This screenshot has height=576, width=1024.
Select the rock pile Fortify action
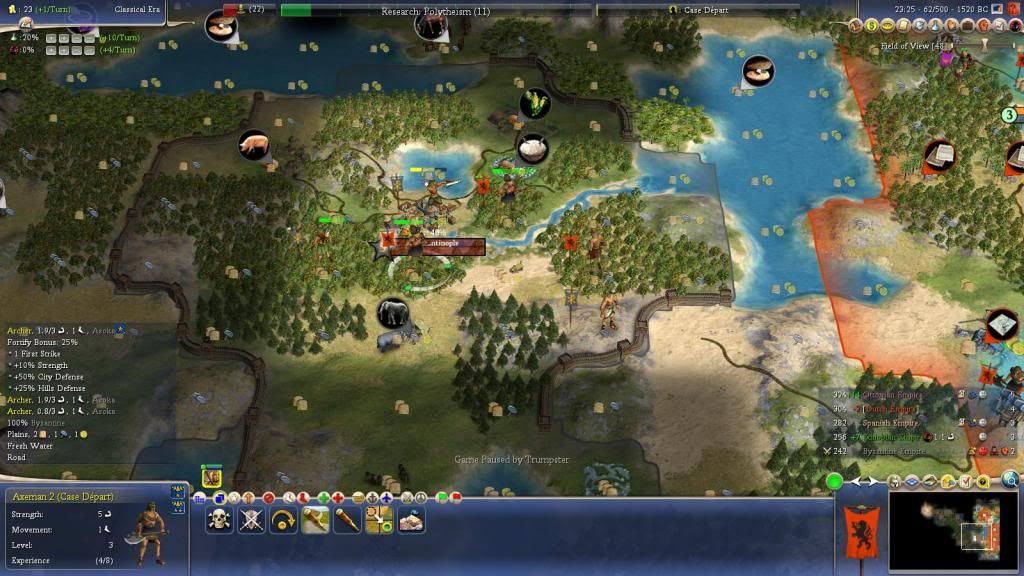(411, 520)
